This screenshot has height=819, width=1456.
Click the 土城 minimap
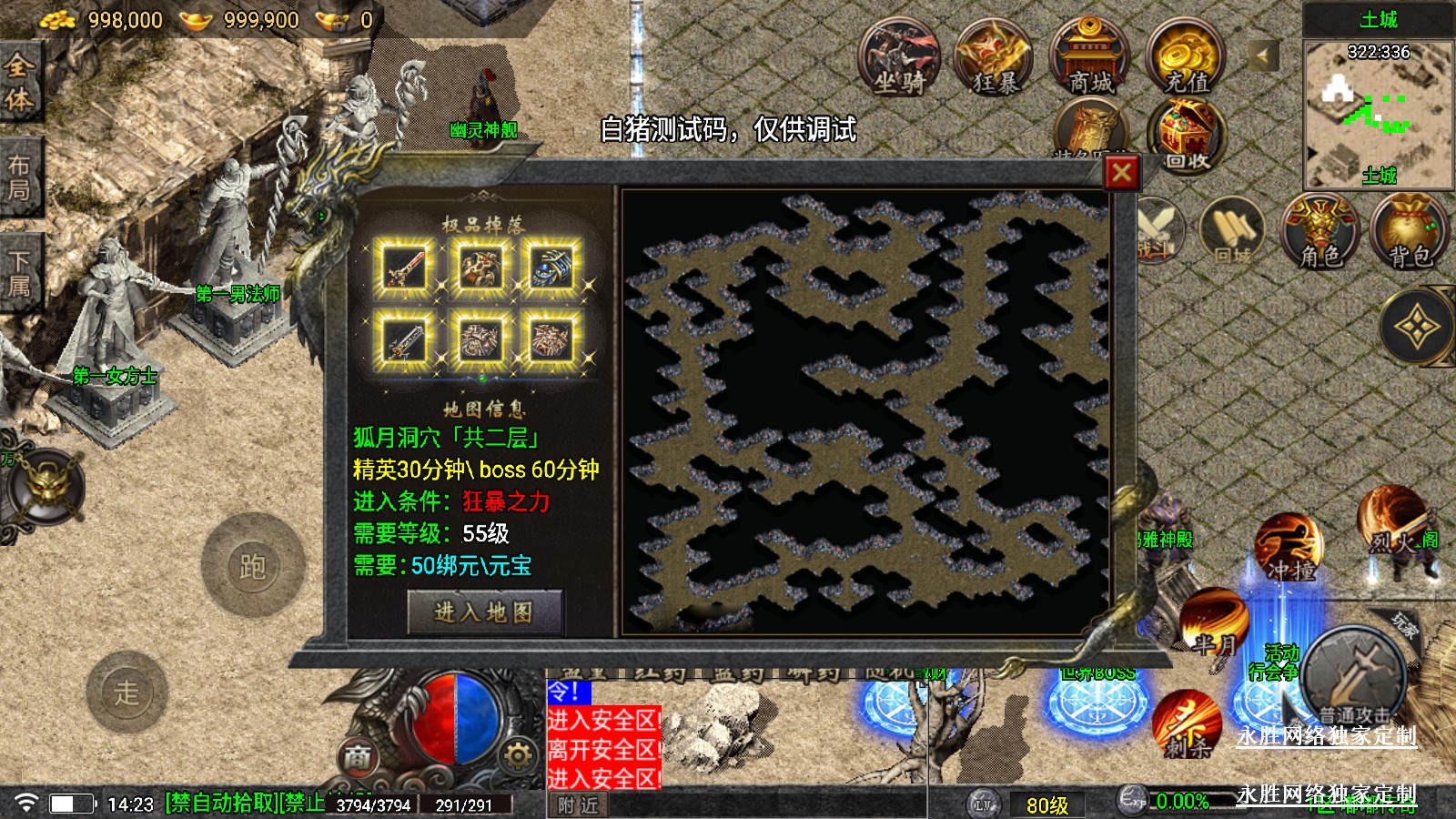pos(1378,114)
